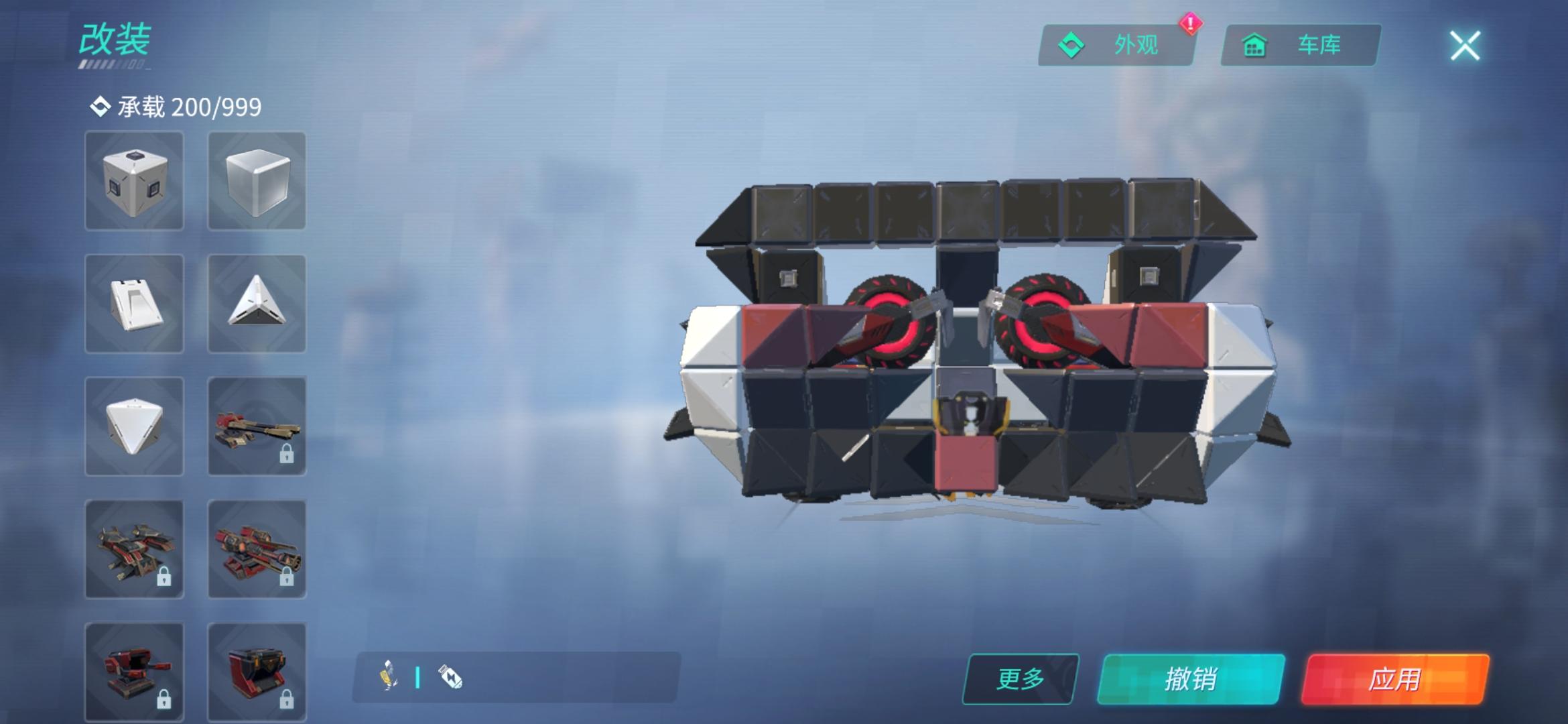This screenshot has height=724, width=1568.
Task: Pick the white sloped wedge block
Action: [x=134, y=304]
